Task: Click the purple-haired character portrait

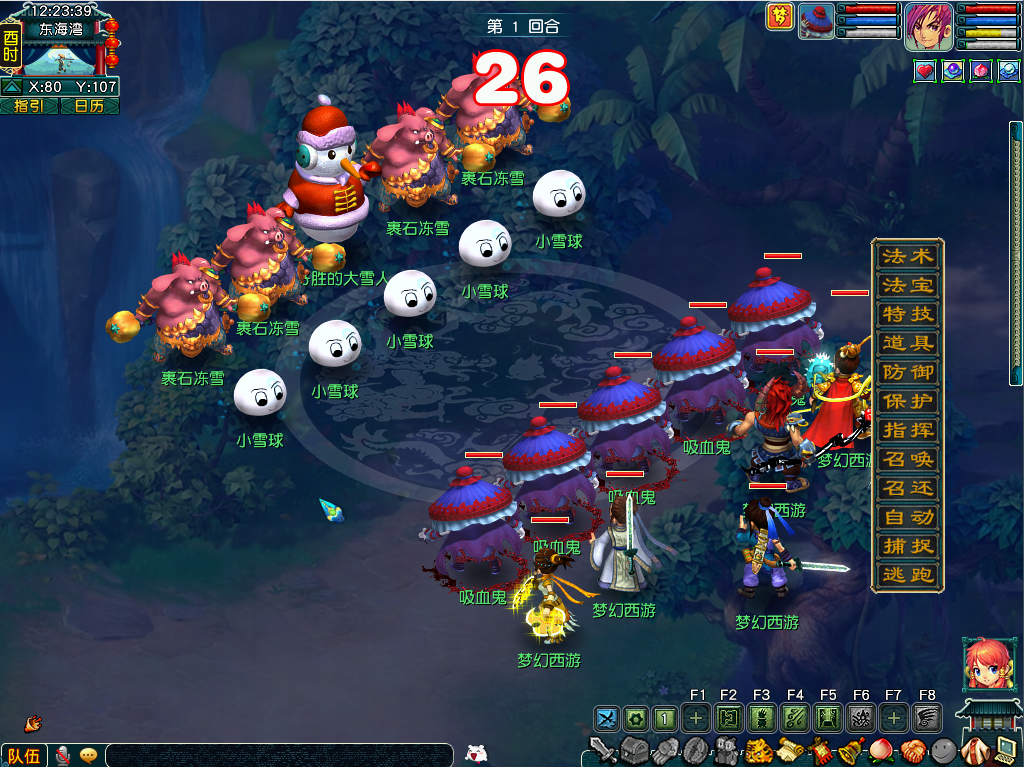Action: pos(929,26)
